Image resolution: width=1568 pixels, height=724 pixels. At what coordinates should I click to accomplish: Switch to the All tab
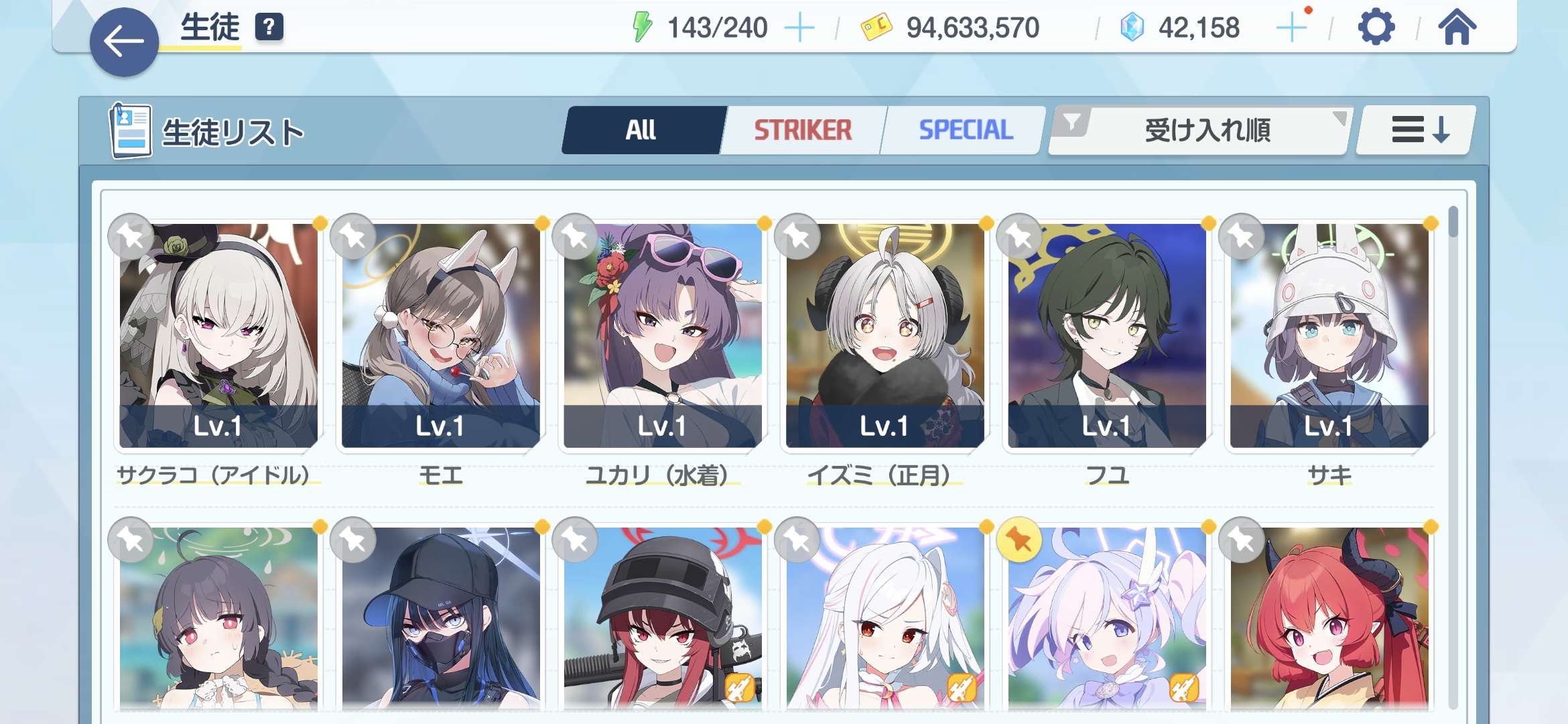[x=642, y=130]
